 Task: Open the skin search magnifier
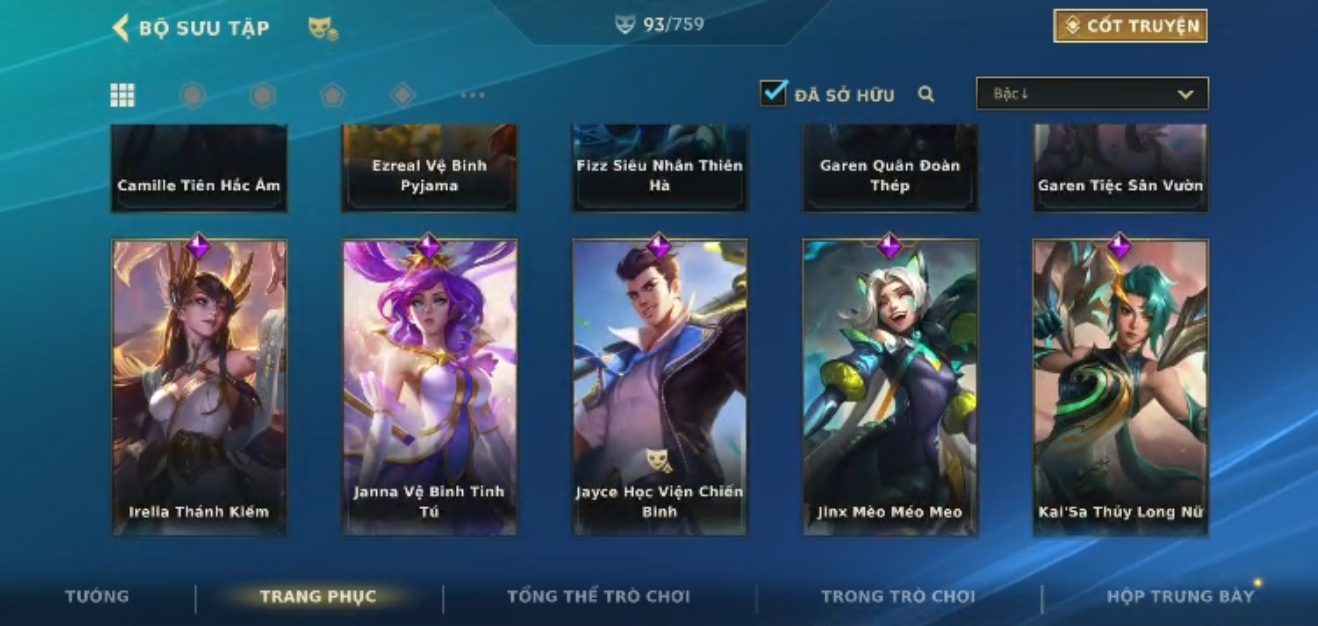click(926, 94)
